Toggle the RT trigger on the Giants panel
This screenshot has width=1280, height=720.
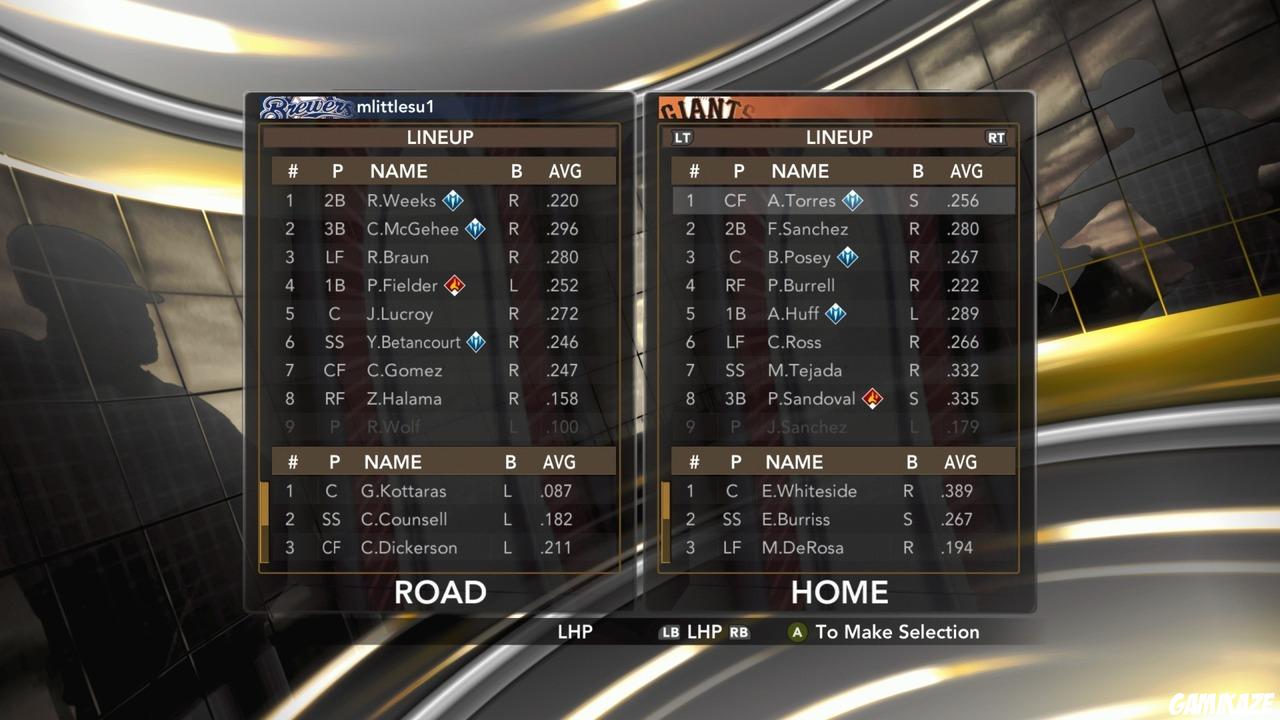[996, 137]
